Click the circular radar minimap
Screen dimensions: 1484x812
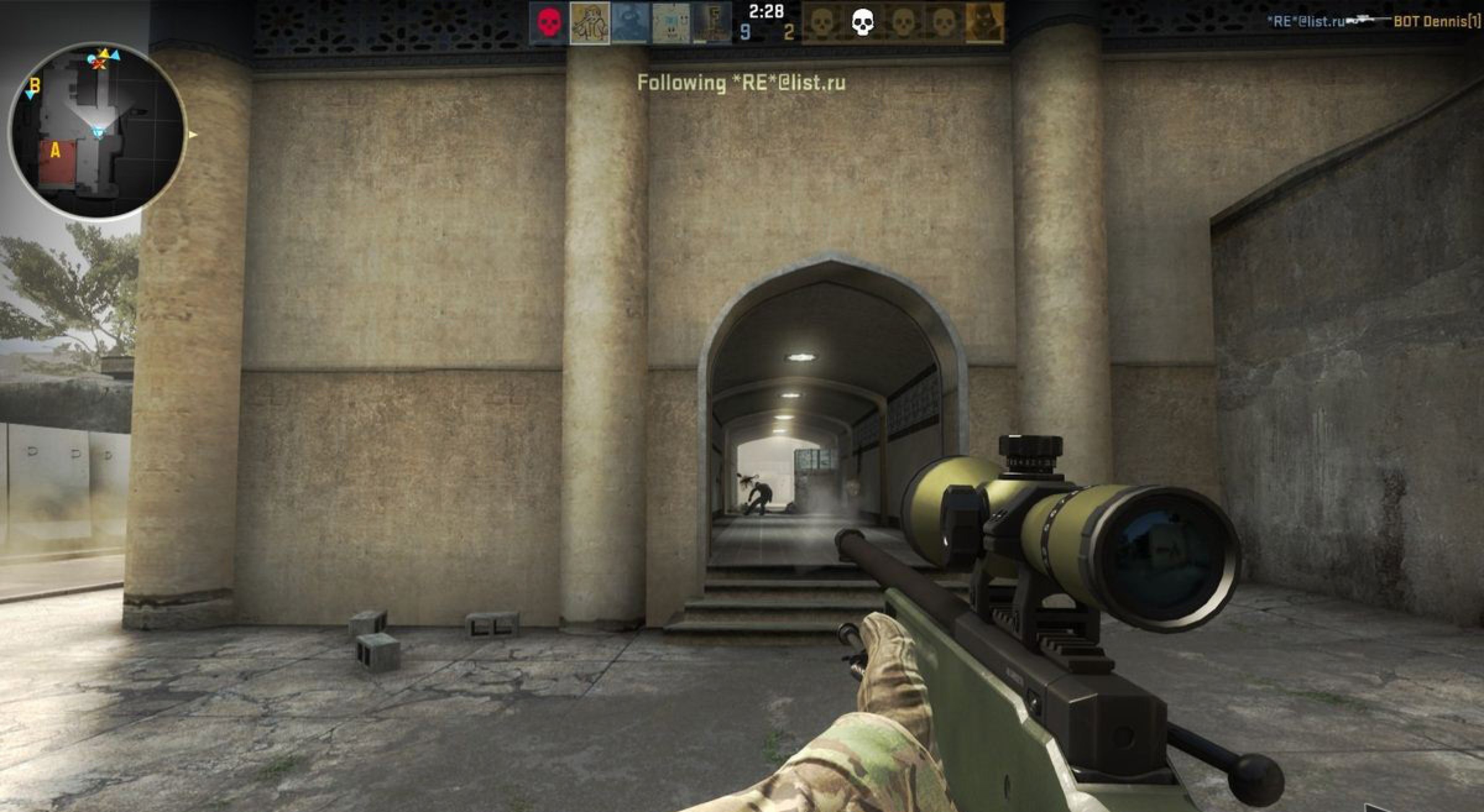tap(97, 130)
